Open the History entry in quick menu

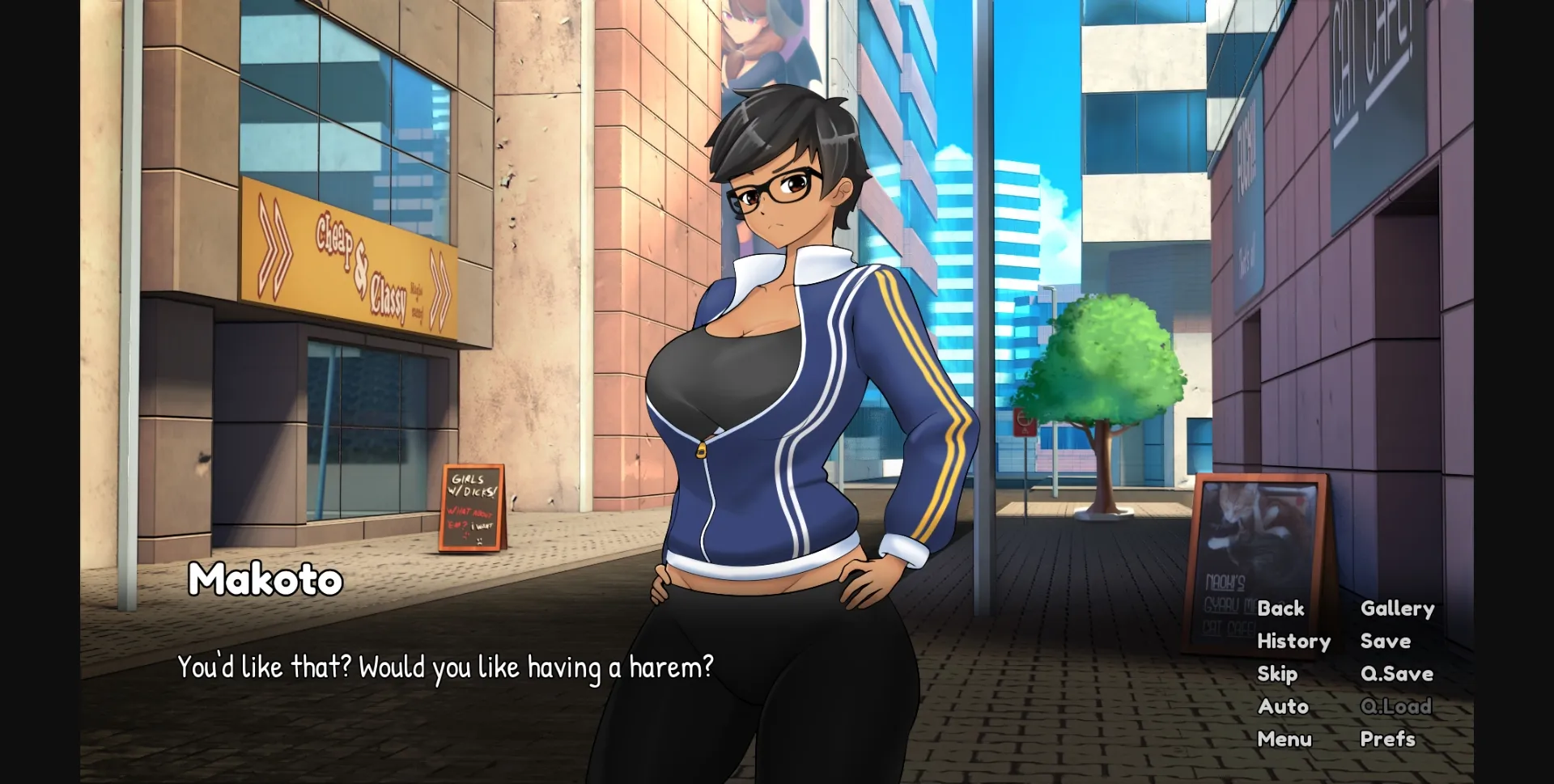[x=1293, y=641]
